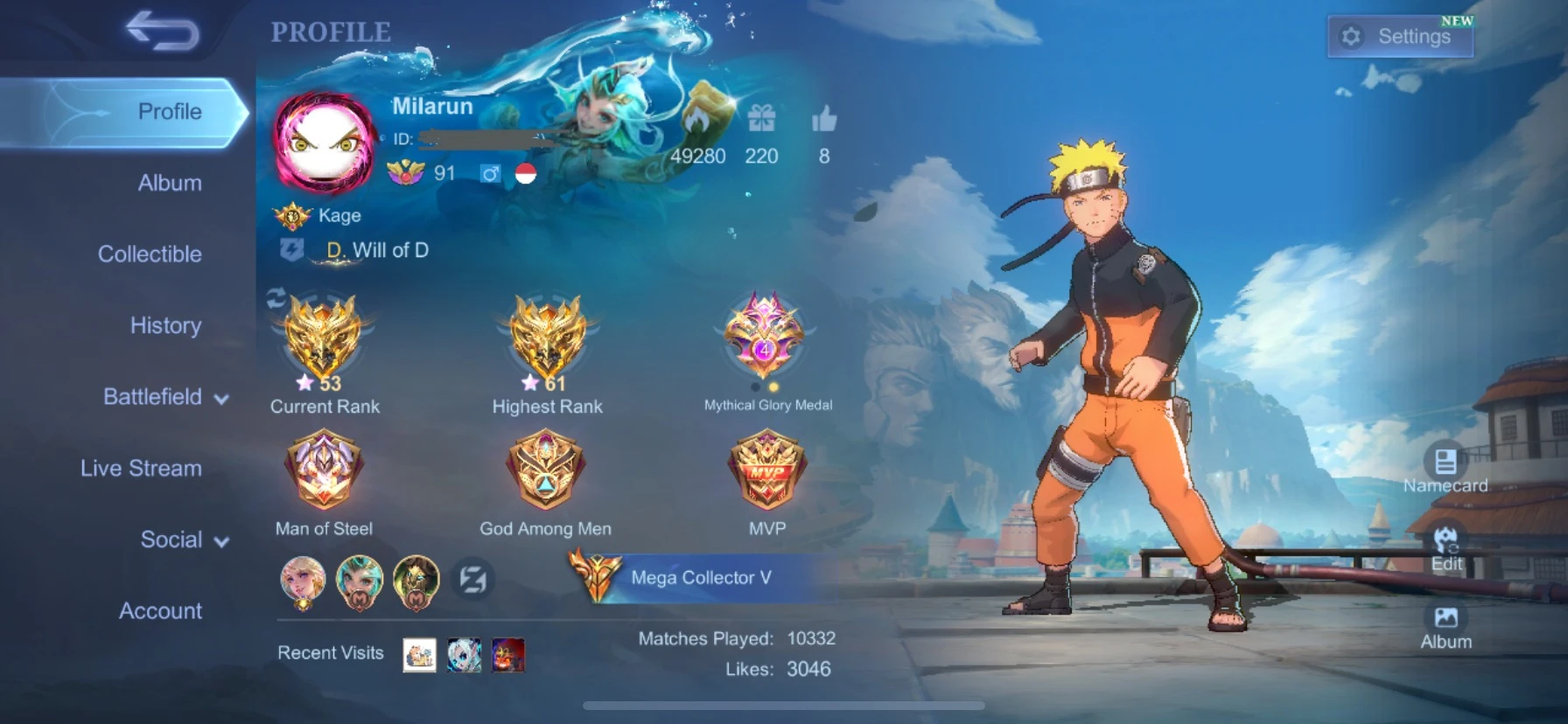
Task: Click the swap favorite heroes icon
Action: tap(473, 580)
